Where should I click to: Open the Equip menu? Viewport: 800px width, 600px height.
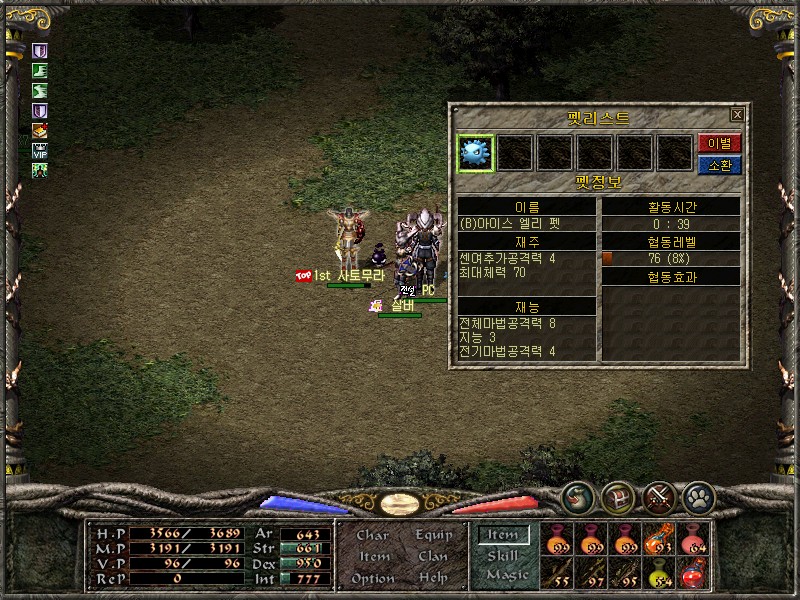434,535
